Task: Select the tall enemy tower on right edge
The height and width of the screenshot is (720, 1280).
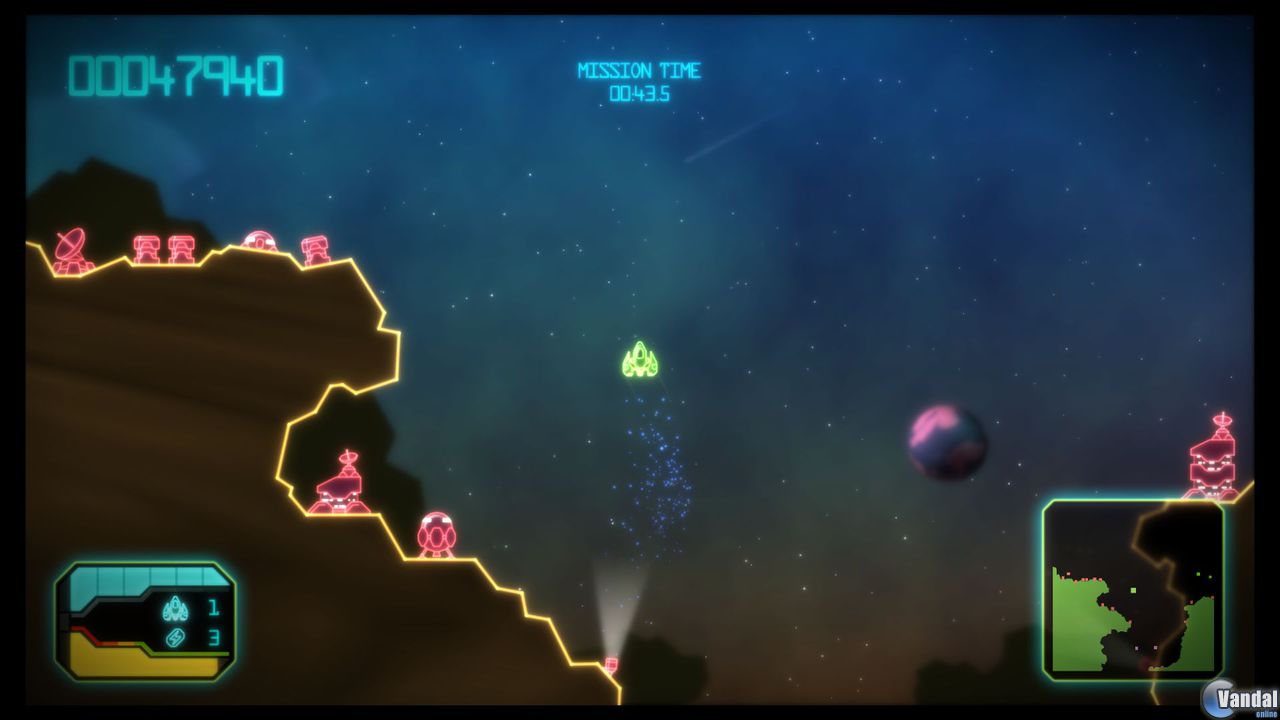Action: point(1210,455)
